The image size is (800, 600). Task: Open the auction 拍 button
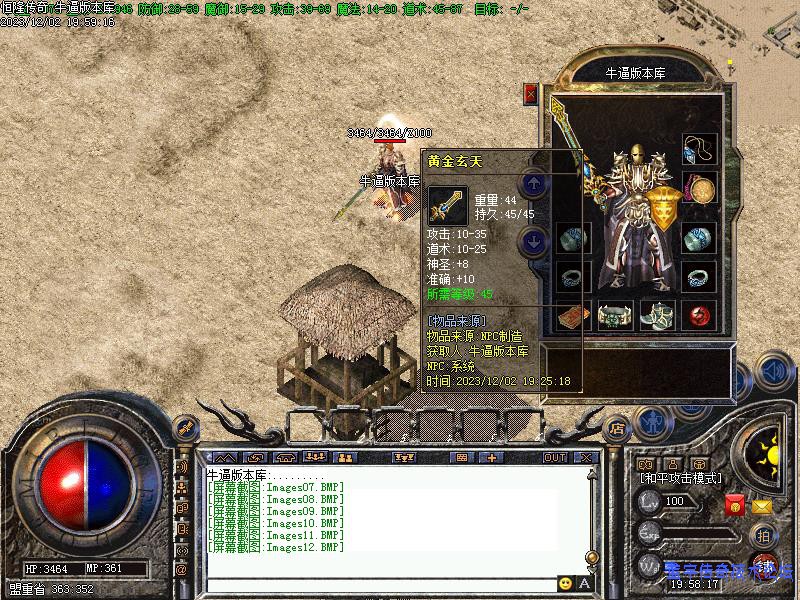pos(762,535)
